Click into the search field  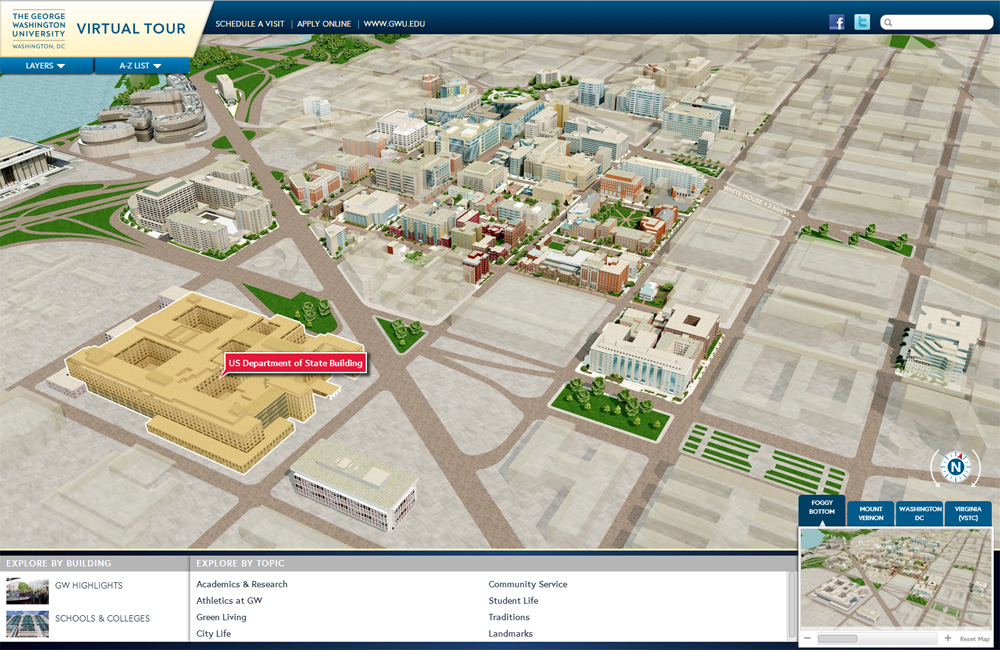click(x=941, y=22)
